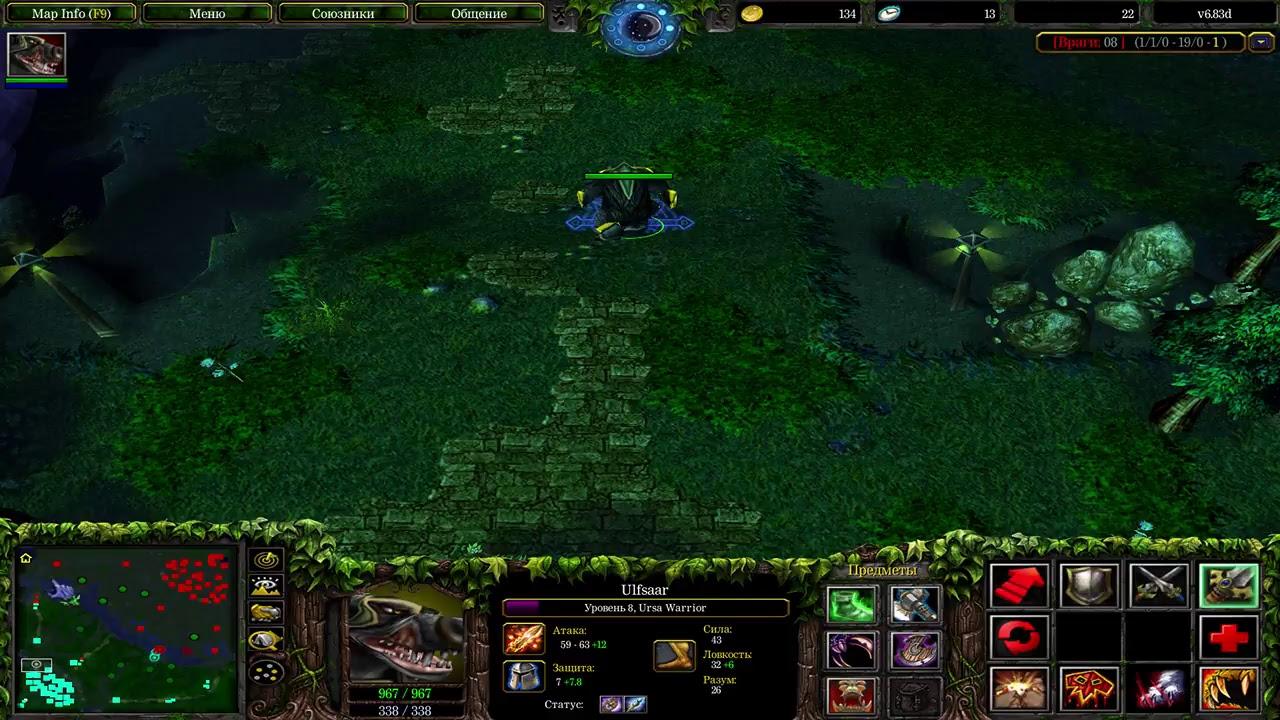
Task: Open the quest log (spiral target icon)
Action: [x=264, y=560]
